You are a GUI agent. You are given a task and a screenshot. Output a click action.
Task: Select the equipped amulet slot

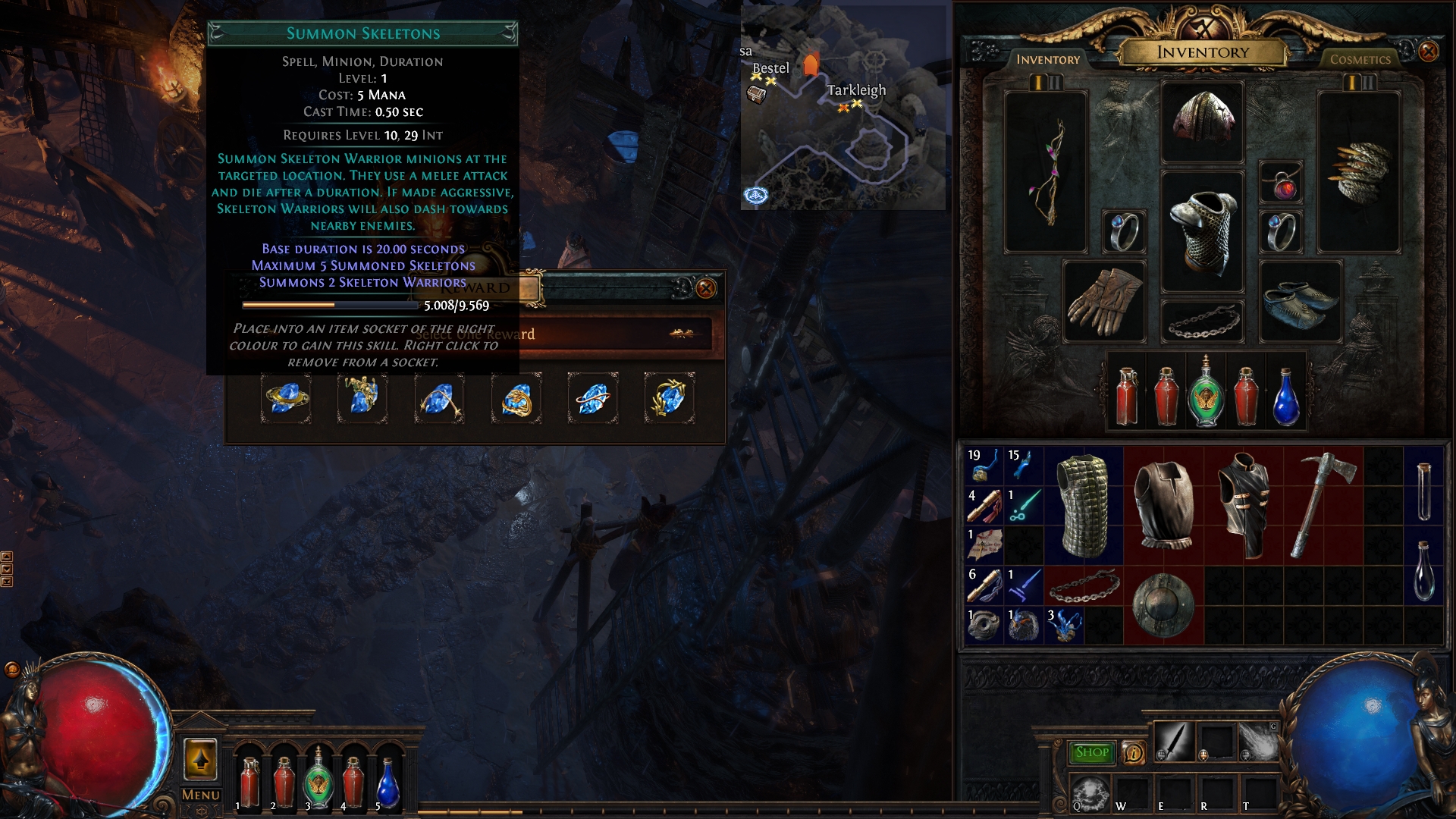(x=1281, y=183)
